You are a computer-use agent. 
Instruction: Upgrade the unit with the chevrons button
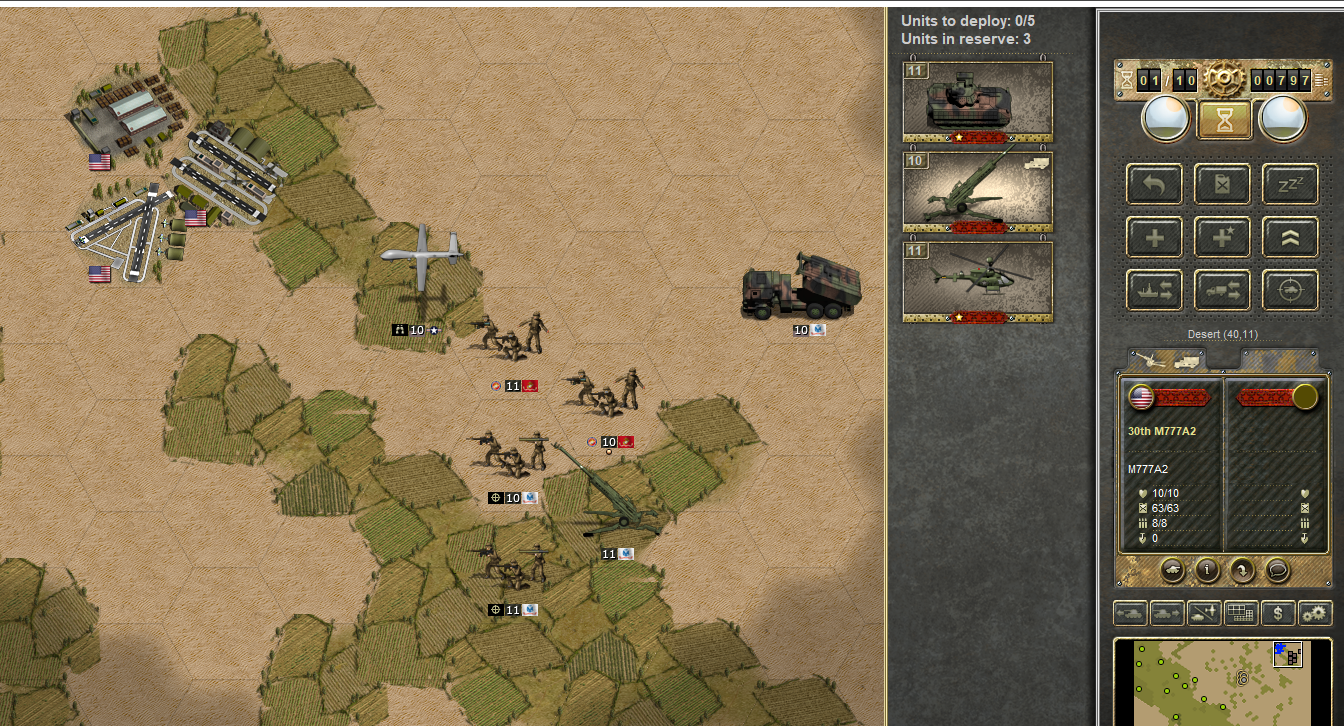pyautogui.click(x=1289, y=237)
